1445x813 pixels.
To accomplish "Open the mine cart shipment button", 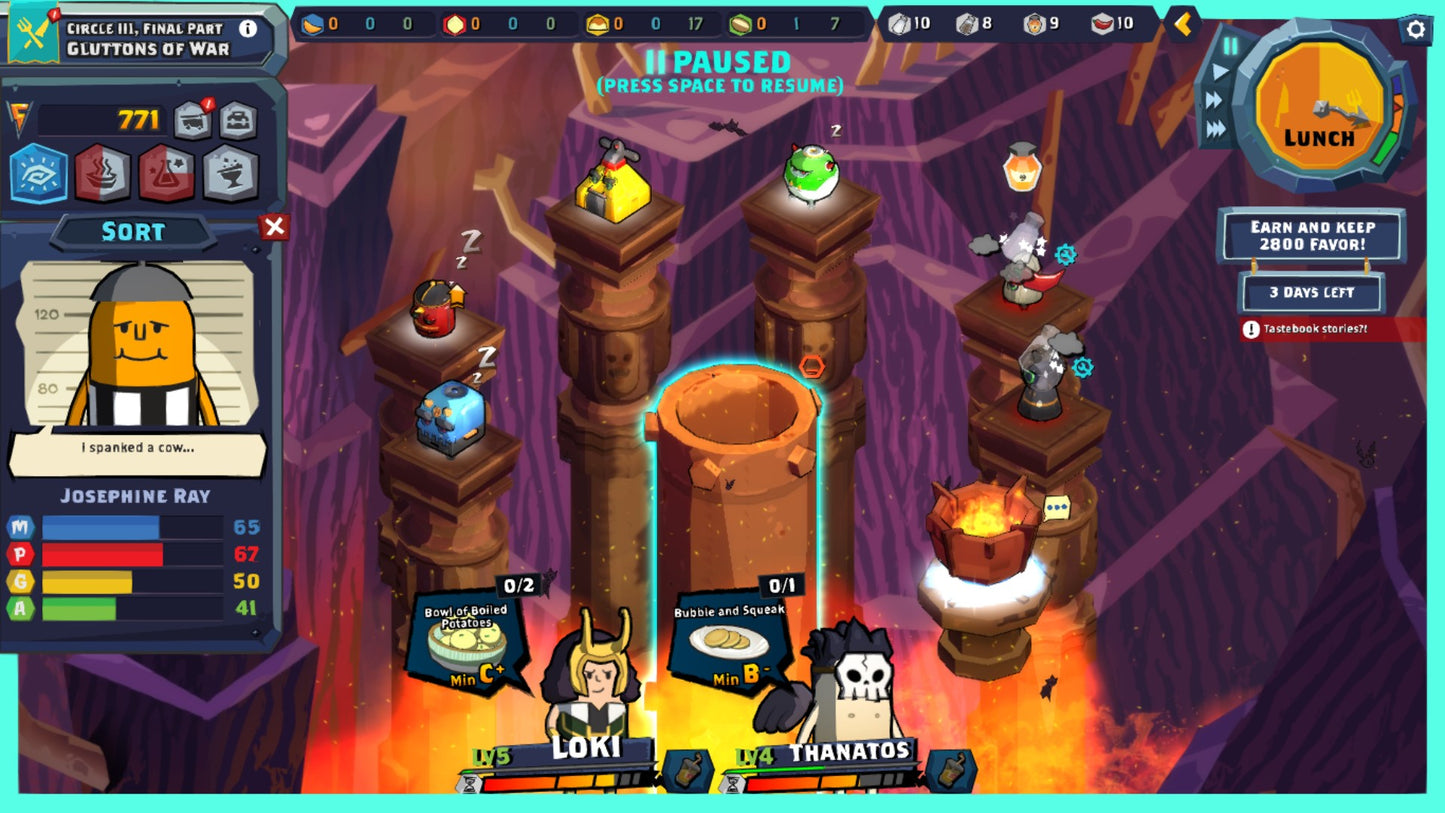I will click(194, 120).
